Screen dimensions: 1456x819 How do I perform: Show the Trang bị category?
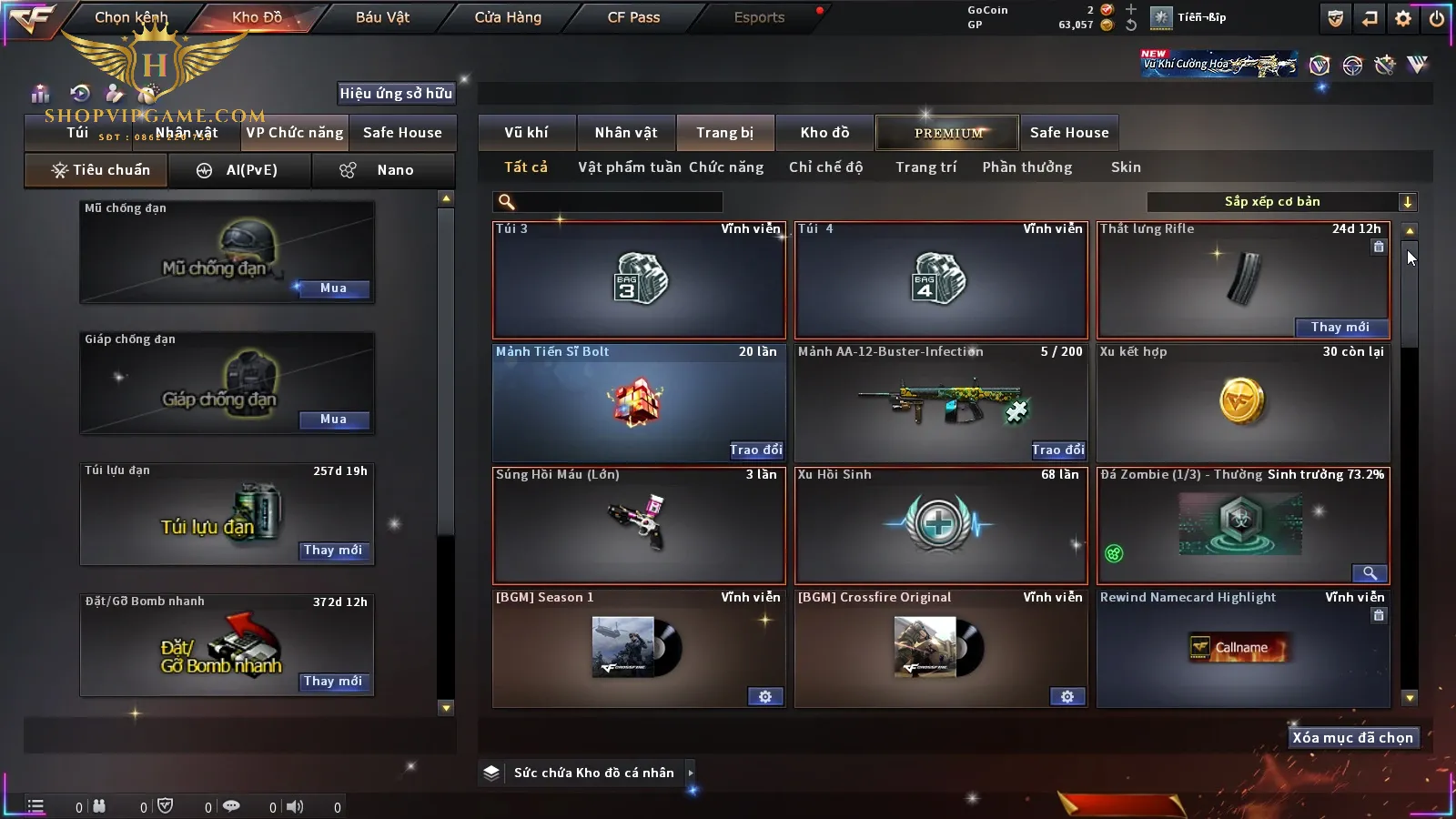(x=724, y=133)
